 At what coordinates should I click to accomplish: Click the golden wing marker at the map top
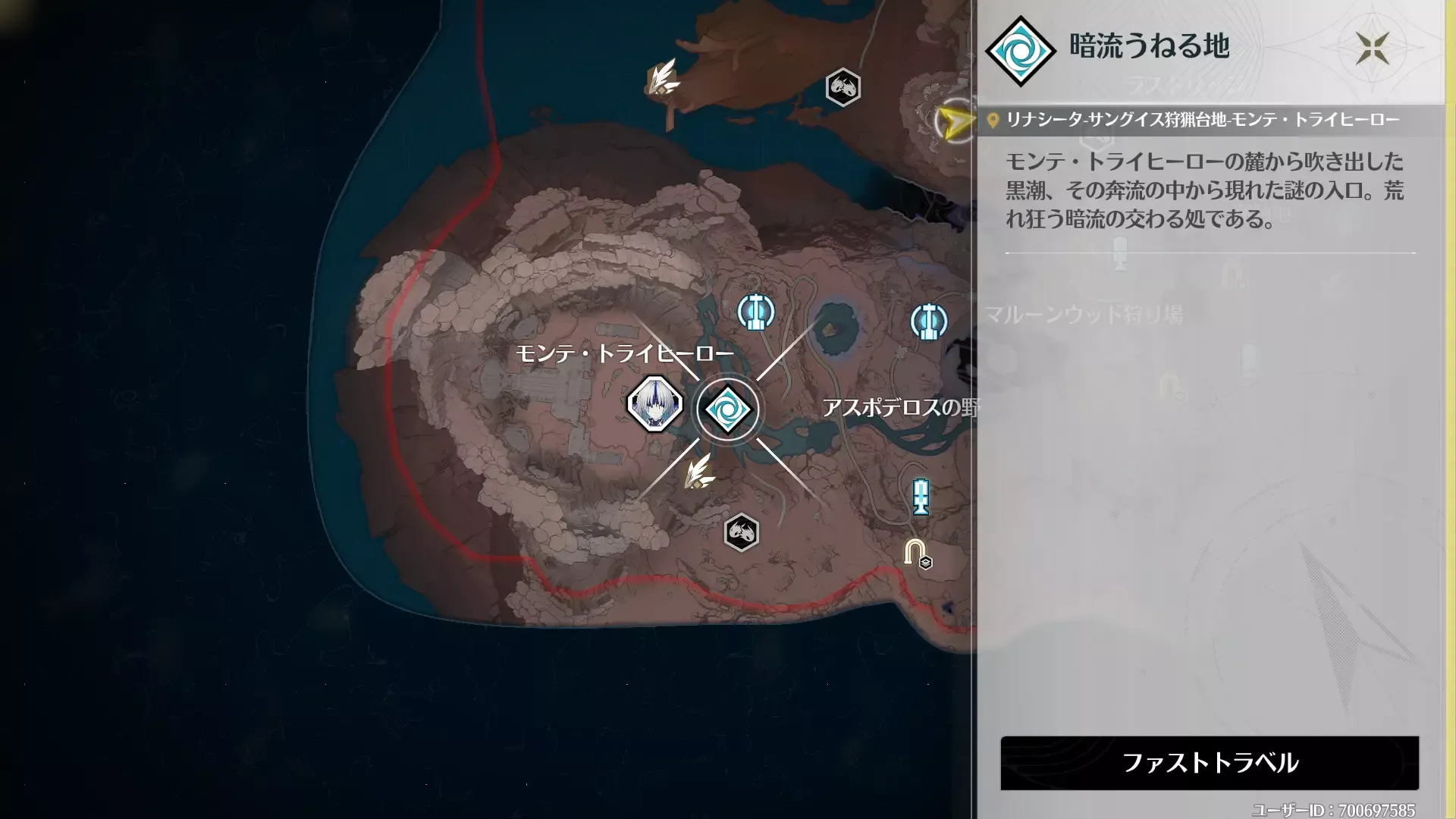pos(663,79)
